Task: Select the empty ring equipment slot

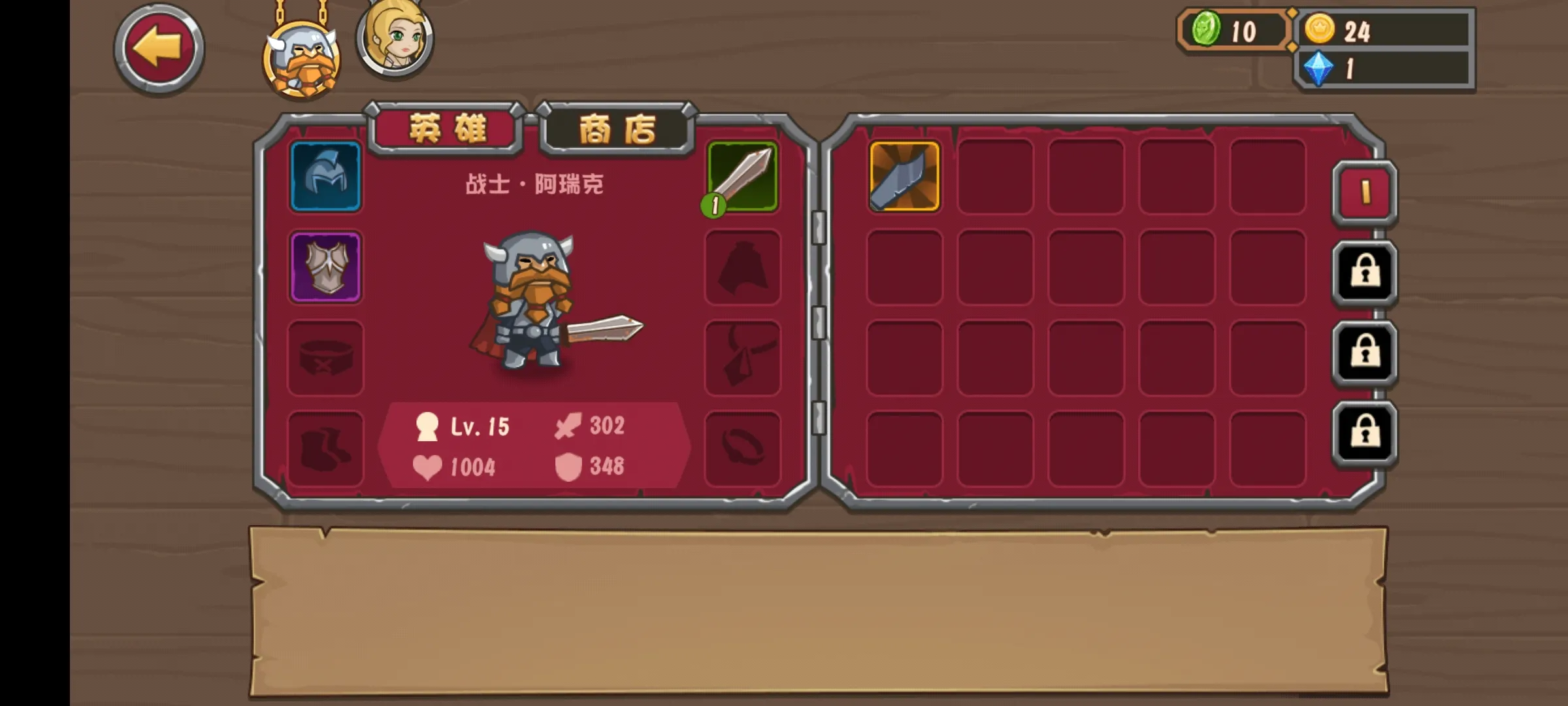Action: coord(743,448)
